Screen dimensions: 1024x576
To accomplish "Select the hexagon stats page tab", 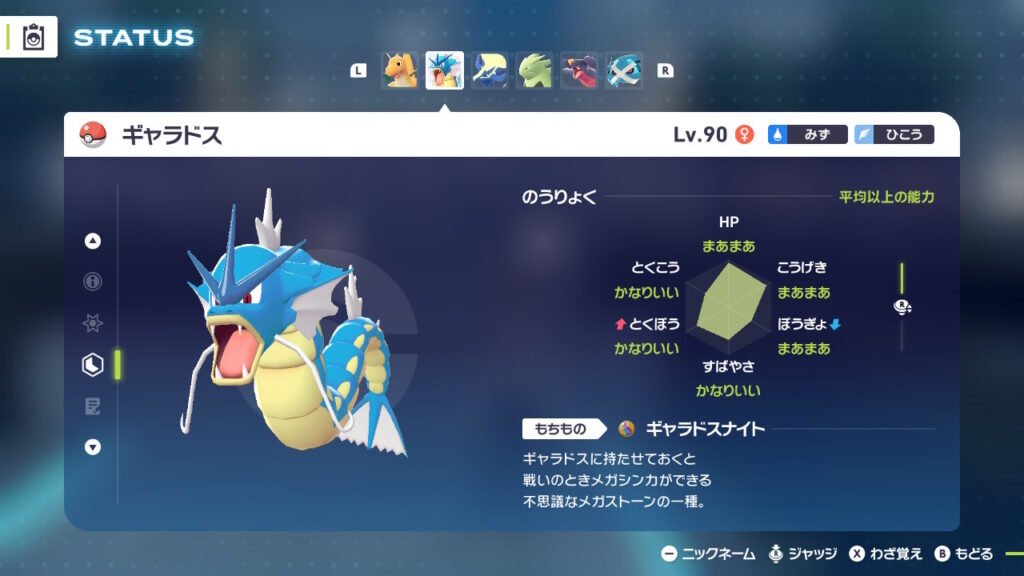I will tap(93, 365).
